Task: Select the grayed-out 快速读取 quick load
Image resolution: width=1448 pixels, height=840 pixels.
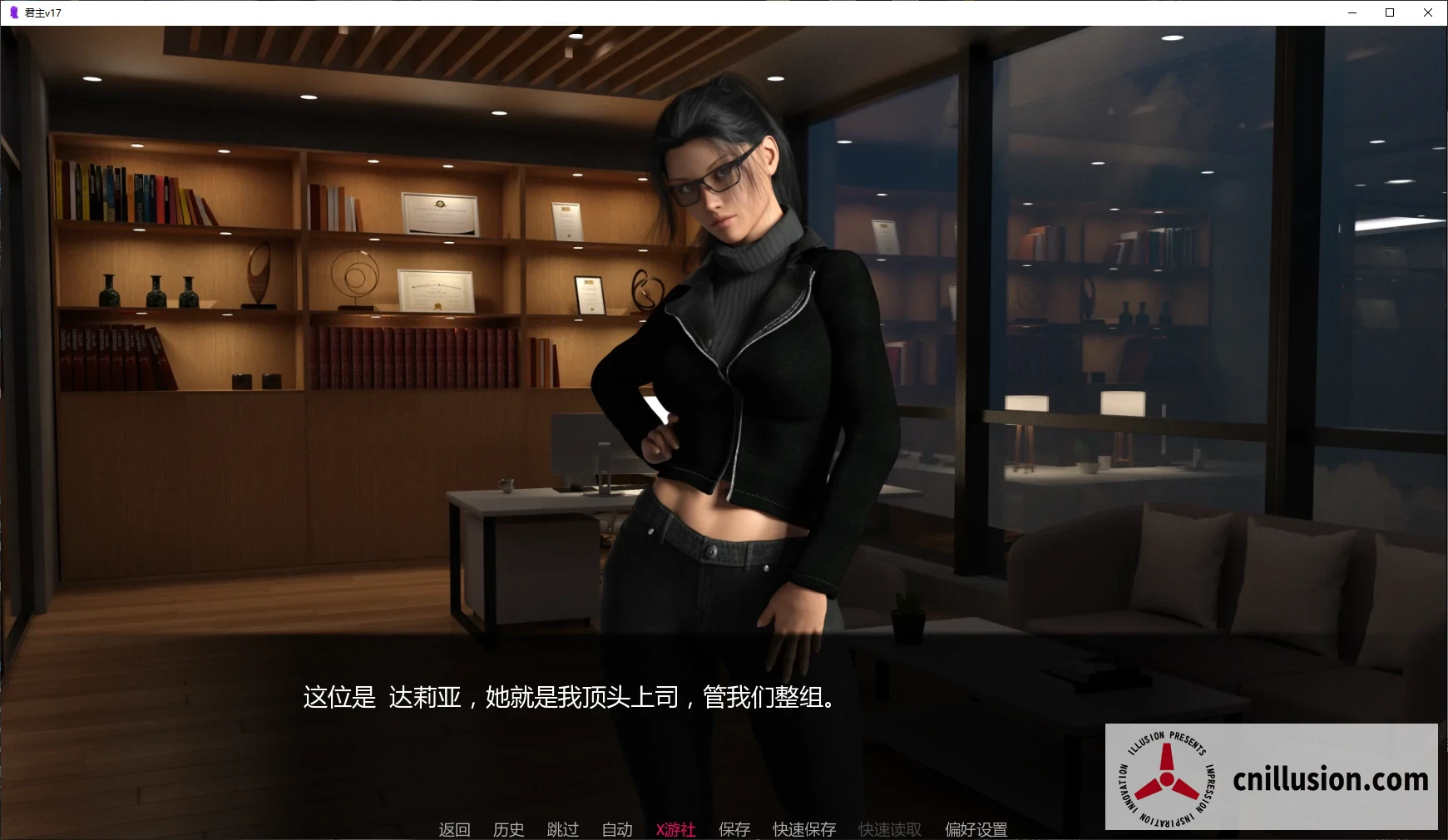Action: click(888, 829)
